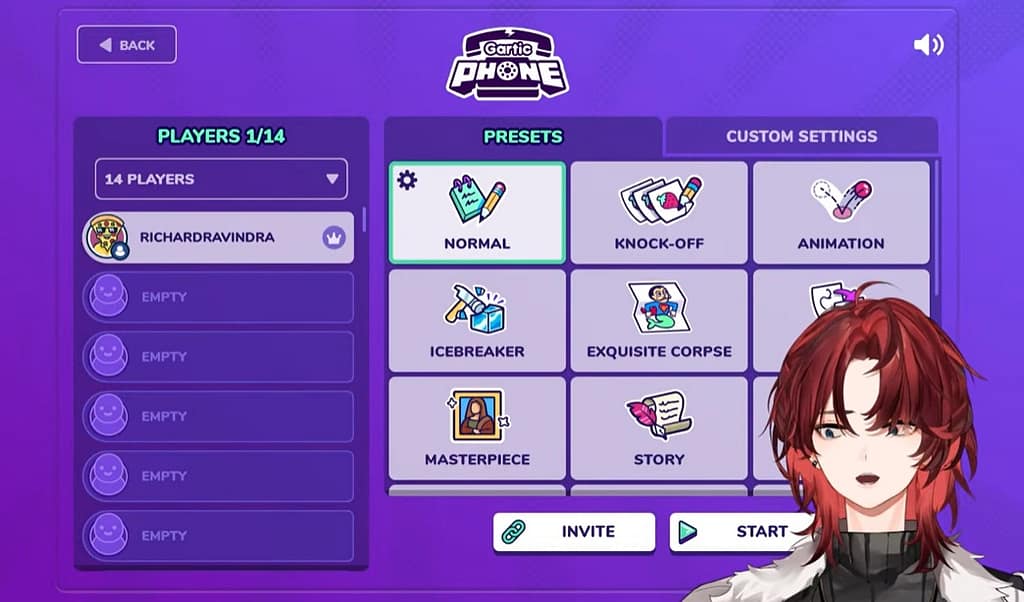This screenshot has width=1024, height=602.
Task: Switch to the PRESETS tab
Action: point(522,136)
